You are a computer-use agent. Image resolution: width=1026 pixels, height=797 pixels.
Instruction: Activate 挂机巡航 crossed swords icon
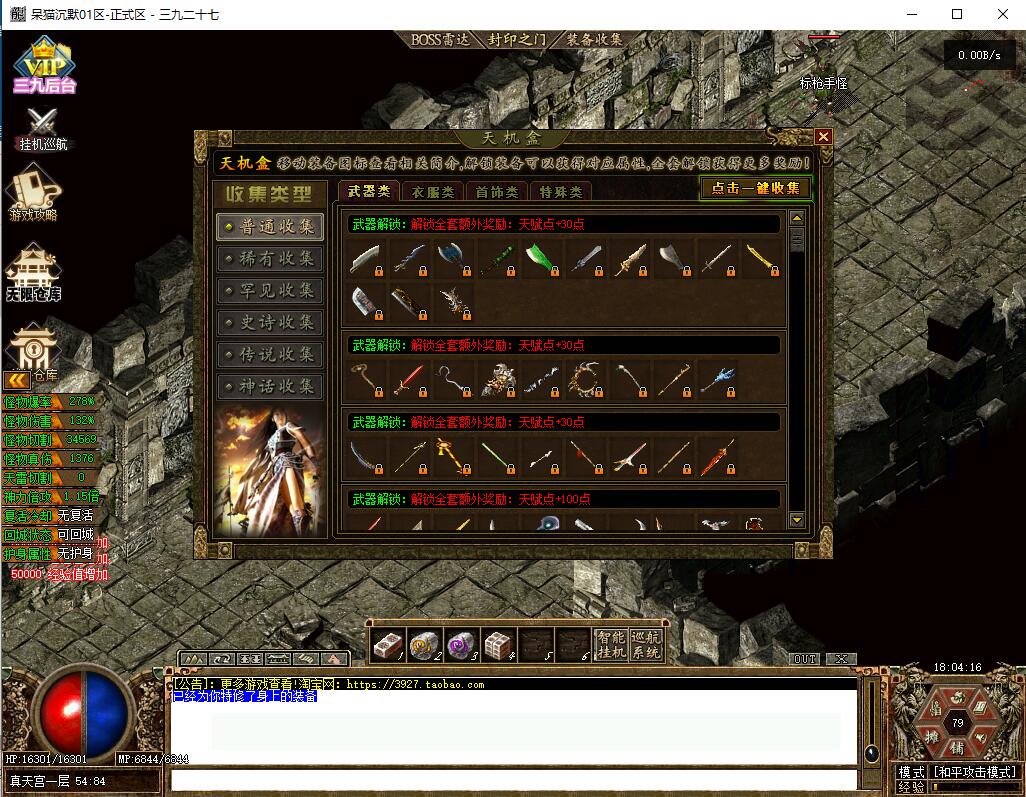point(43,128)
